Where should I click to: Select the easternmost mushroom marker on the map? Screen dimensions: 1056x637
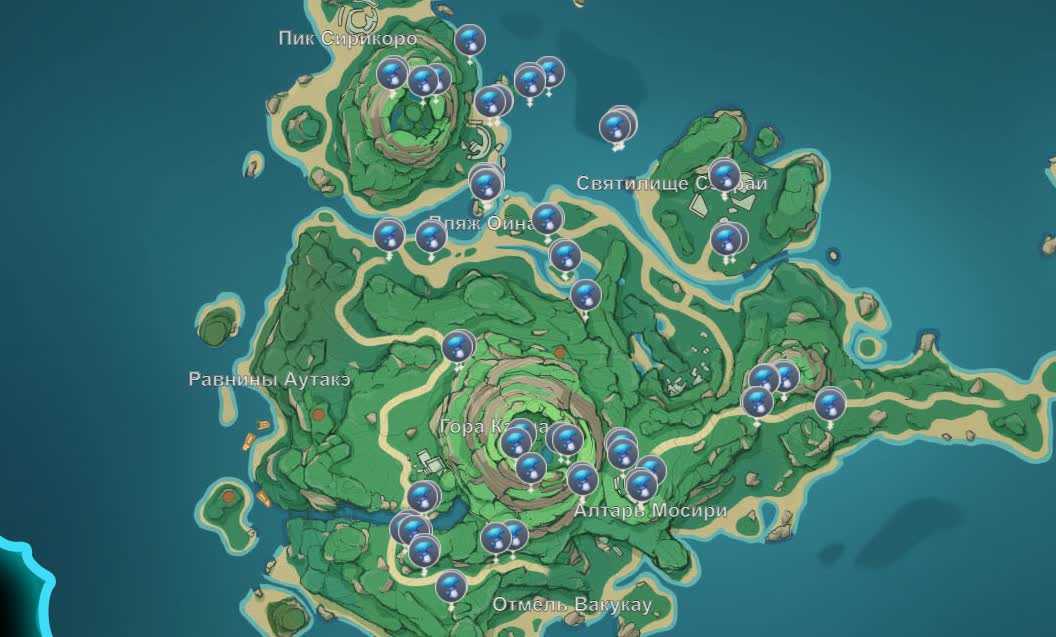click(x=829, y=405)
